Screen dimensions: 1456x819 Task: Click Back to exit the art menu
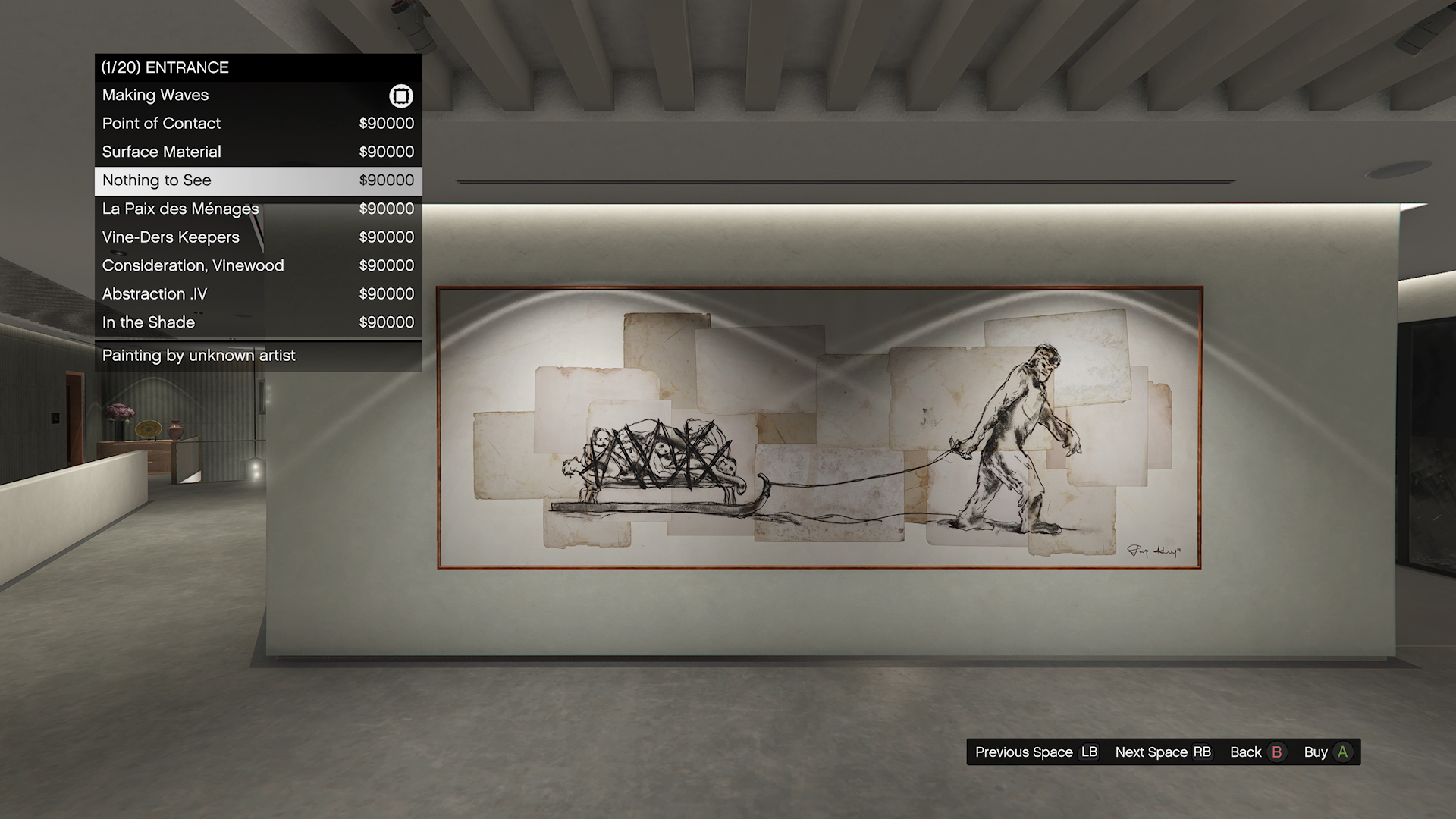click(1257, 752)
